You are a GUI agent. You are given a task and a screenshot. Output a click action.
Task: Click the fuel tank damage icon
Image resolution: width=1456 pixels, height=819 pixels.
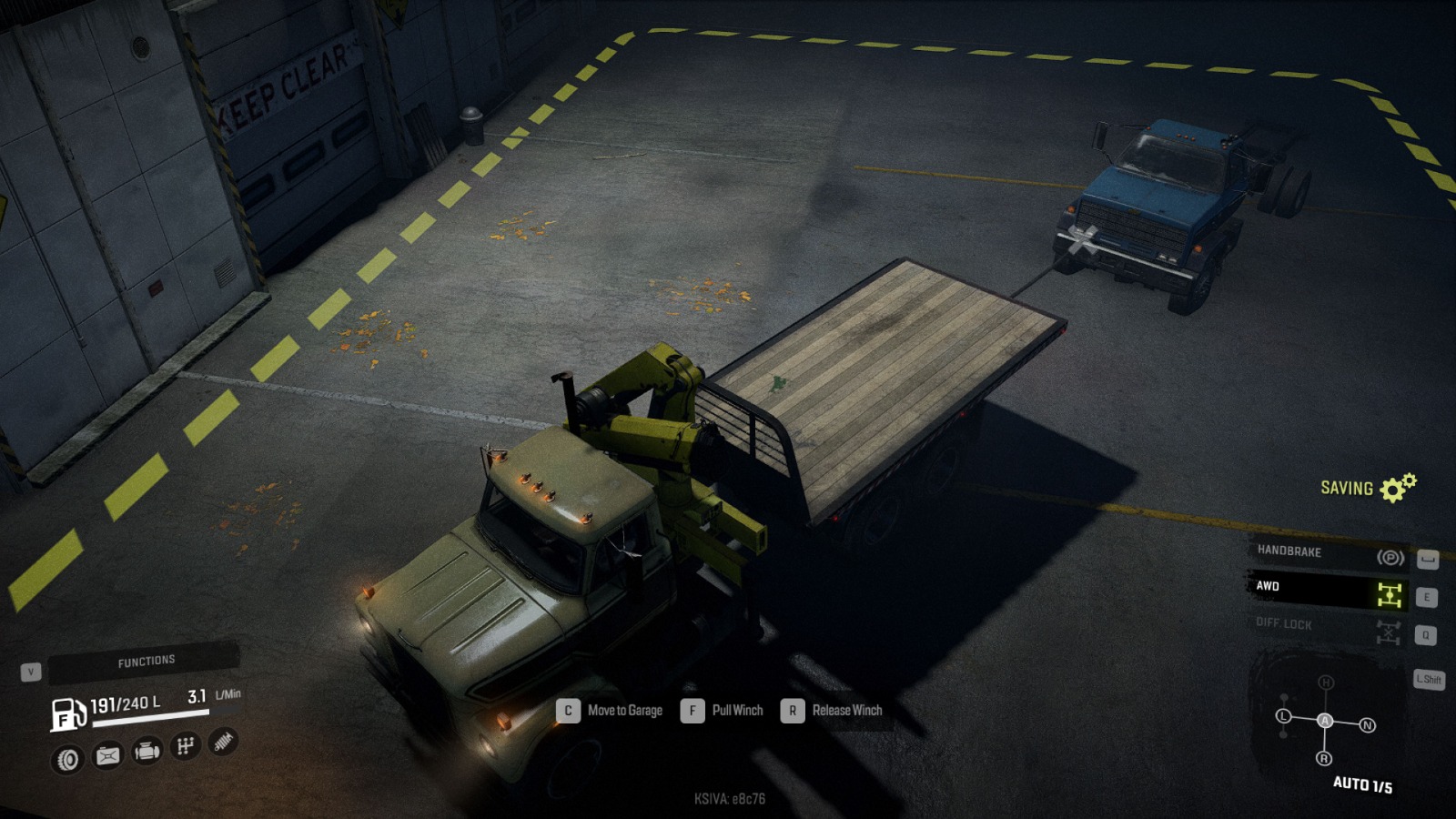click(107, 755)
